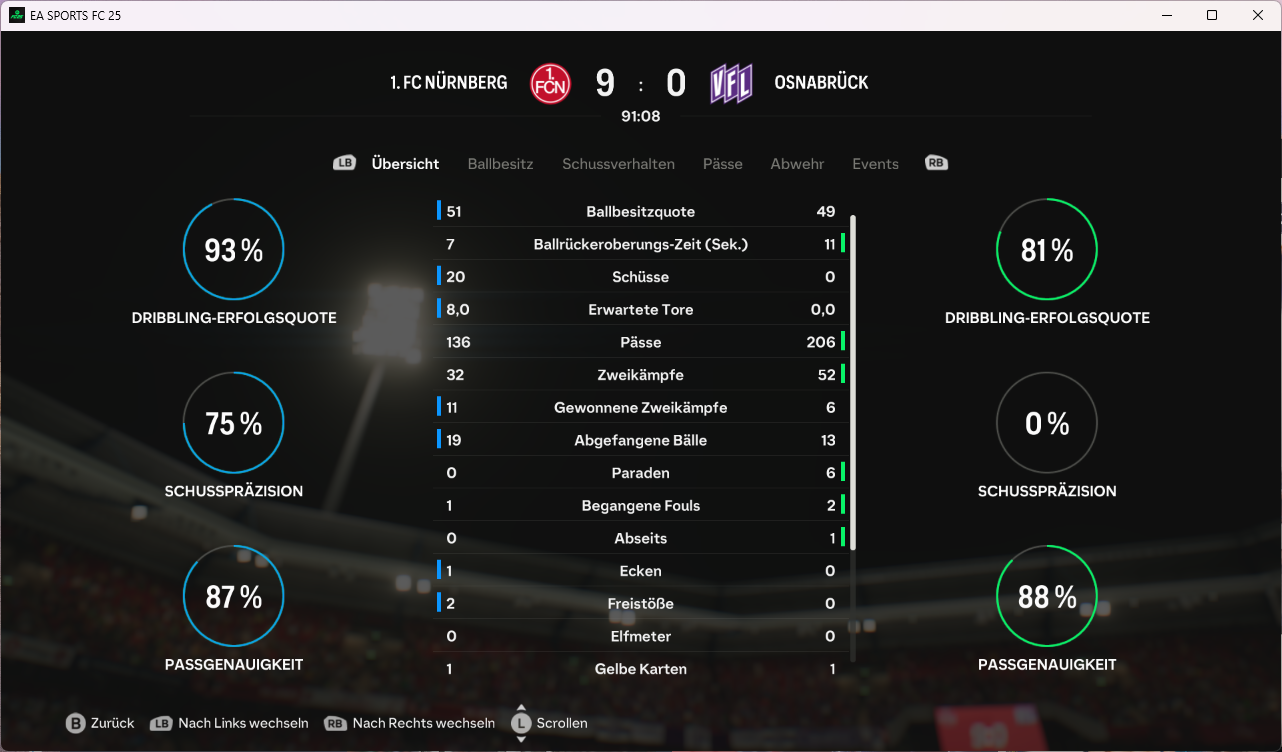The height and width of the screenshot is (752, 1282).
Task: Choose the Übersicht tab
Action: tap(405, 164)
